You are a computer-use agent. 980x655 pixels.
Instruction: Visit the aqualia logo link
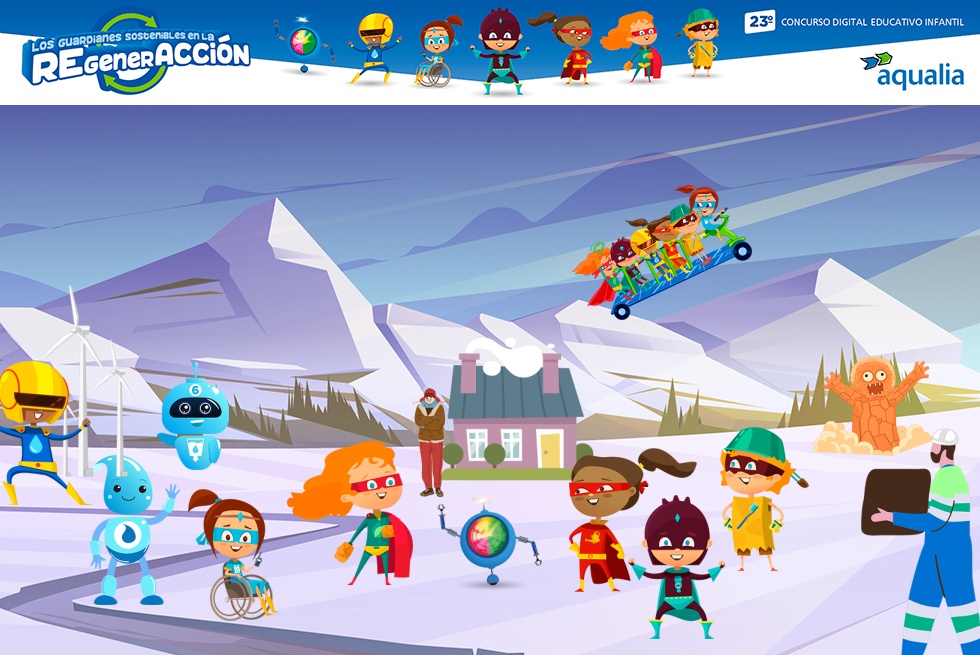point(911,71)
